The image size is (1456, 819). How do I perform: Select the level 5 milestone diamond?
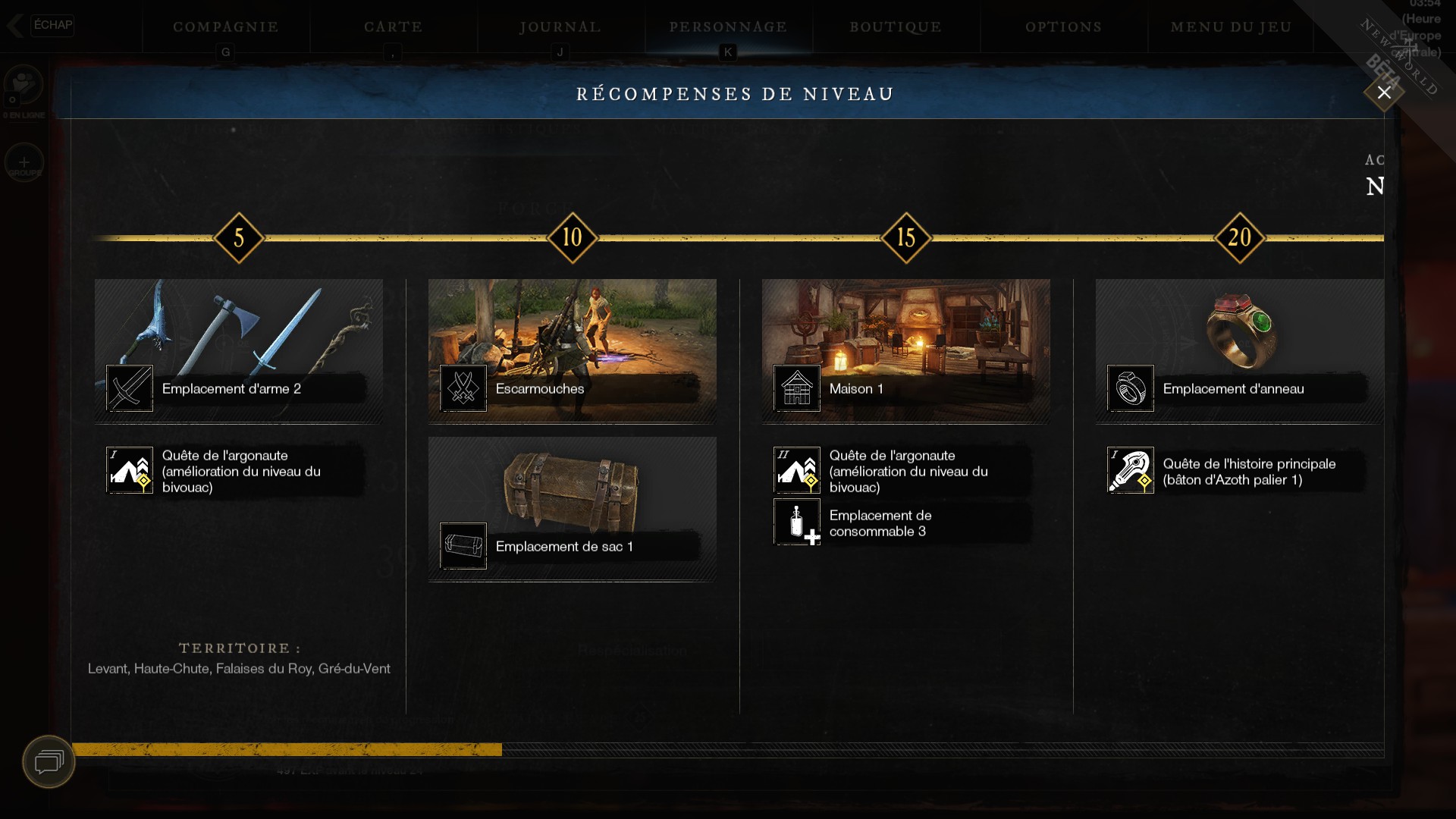tap(239, 238)
